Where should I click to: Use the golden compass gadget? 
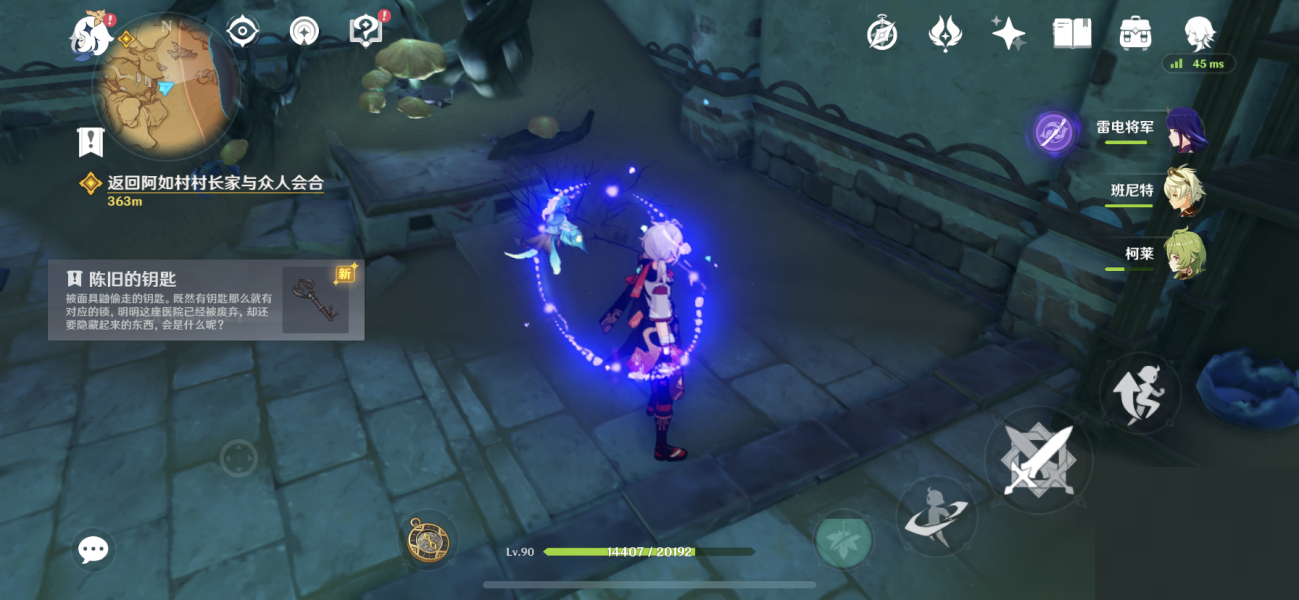(429, 541)
